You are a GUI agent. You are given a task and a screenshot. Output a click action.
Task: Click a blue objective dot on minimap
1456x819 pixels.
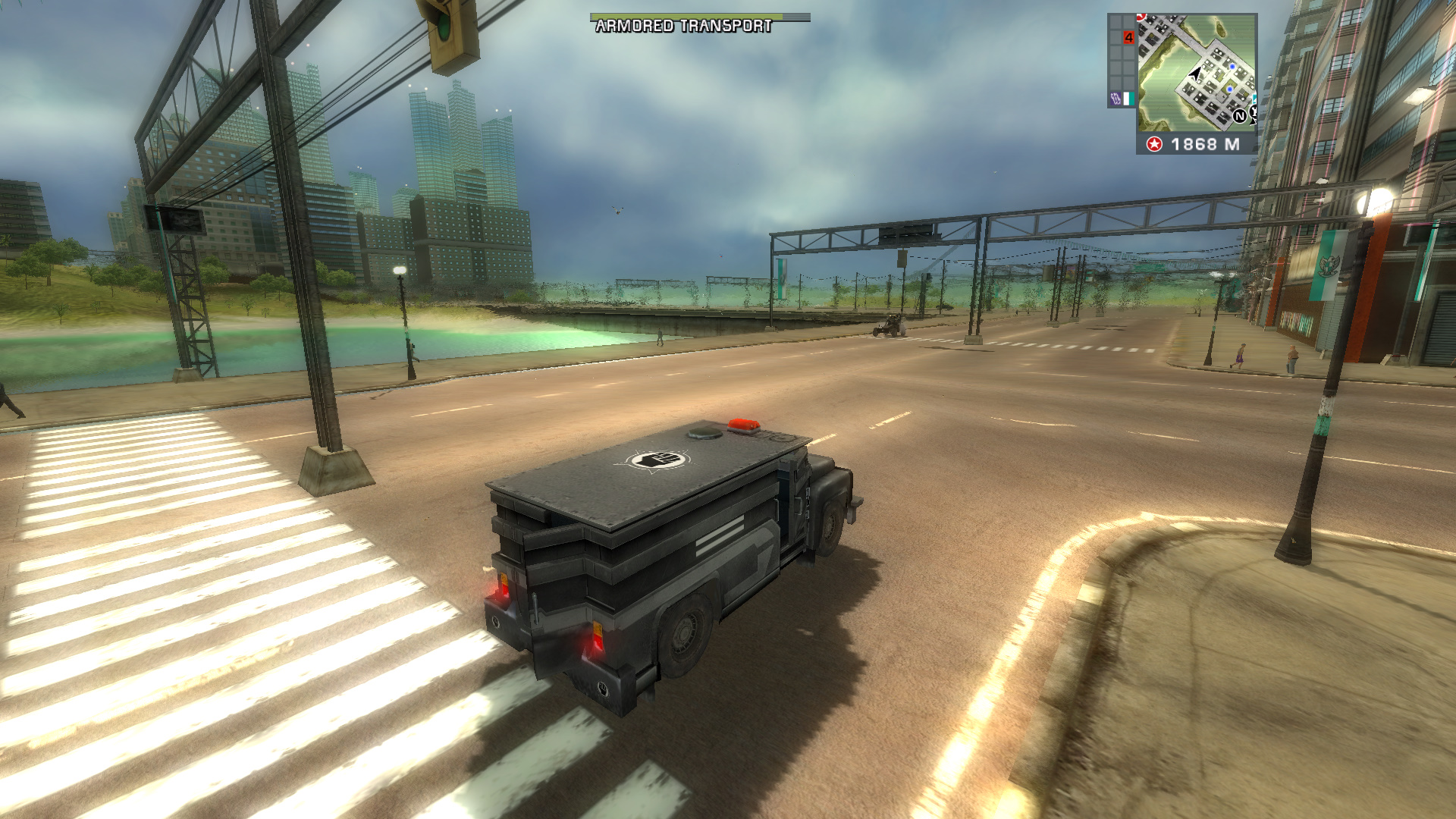pyautogui.click(x=1232, y=67)
